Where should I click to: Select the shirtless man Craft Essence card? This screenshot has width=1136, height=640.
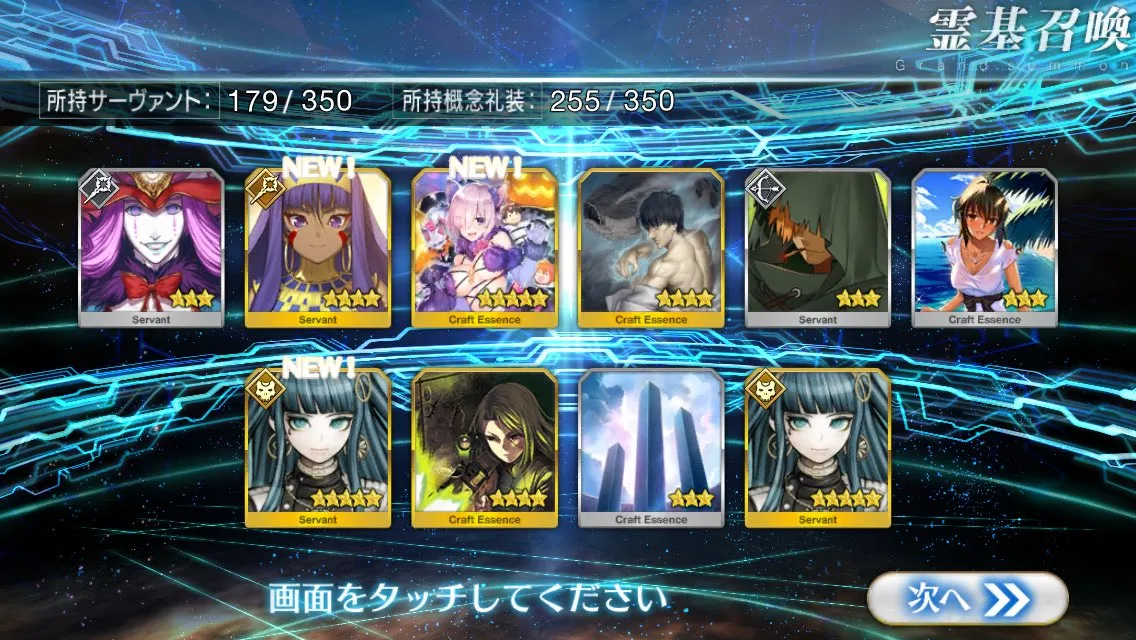pos(651,248)
